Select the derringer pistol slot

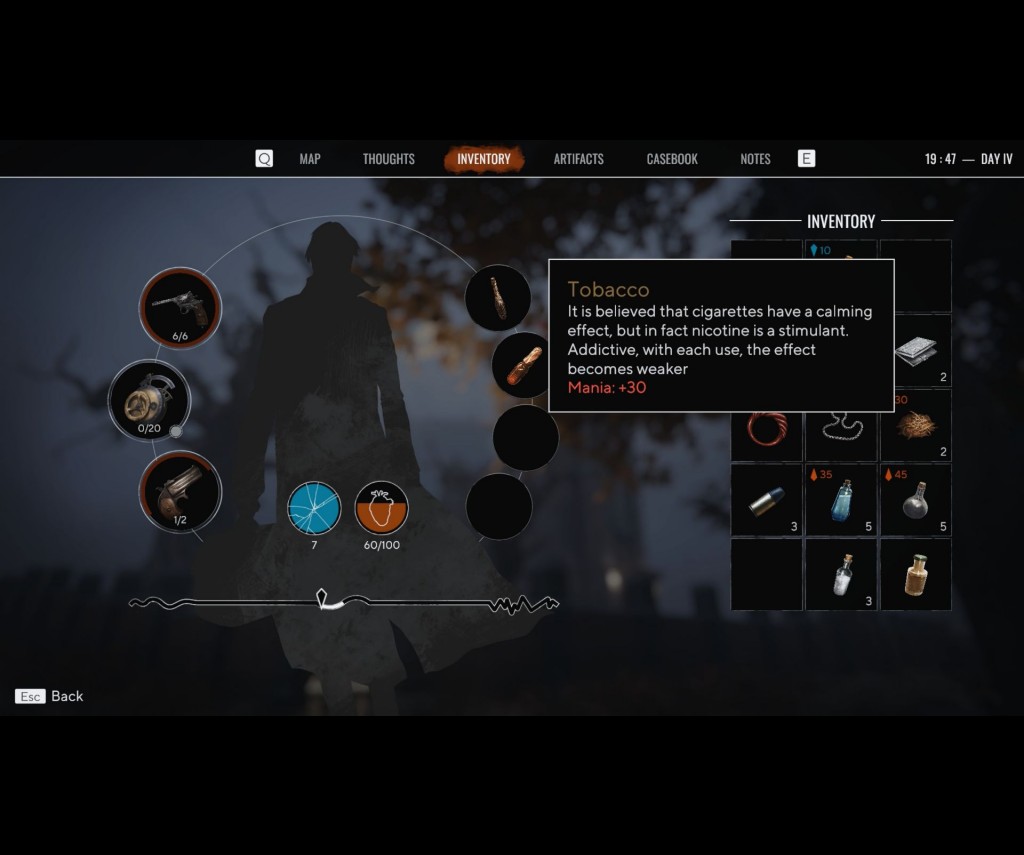click(180, 491)
